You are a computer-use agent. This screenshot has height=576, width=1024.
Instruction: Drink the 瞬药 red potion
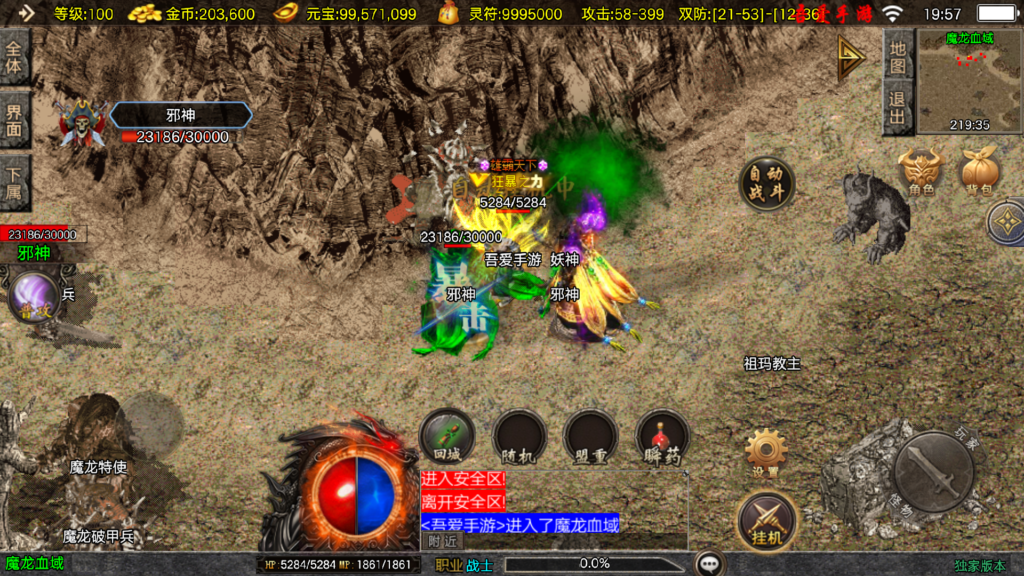pos(662,436)
